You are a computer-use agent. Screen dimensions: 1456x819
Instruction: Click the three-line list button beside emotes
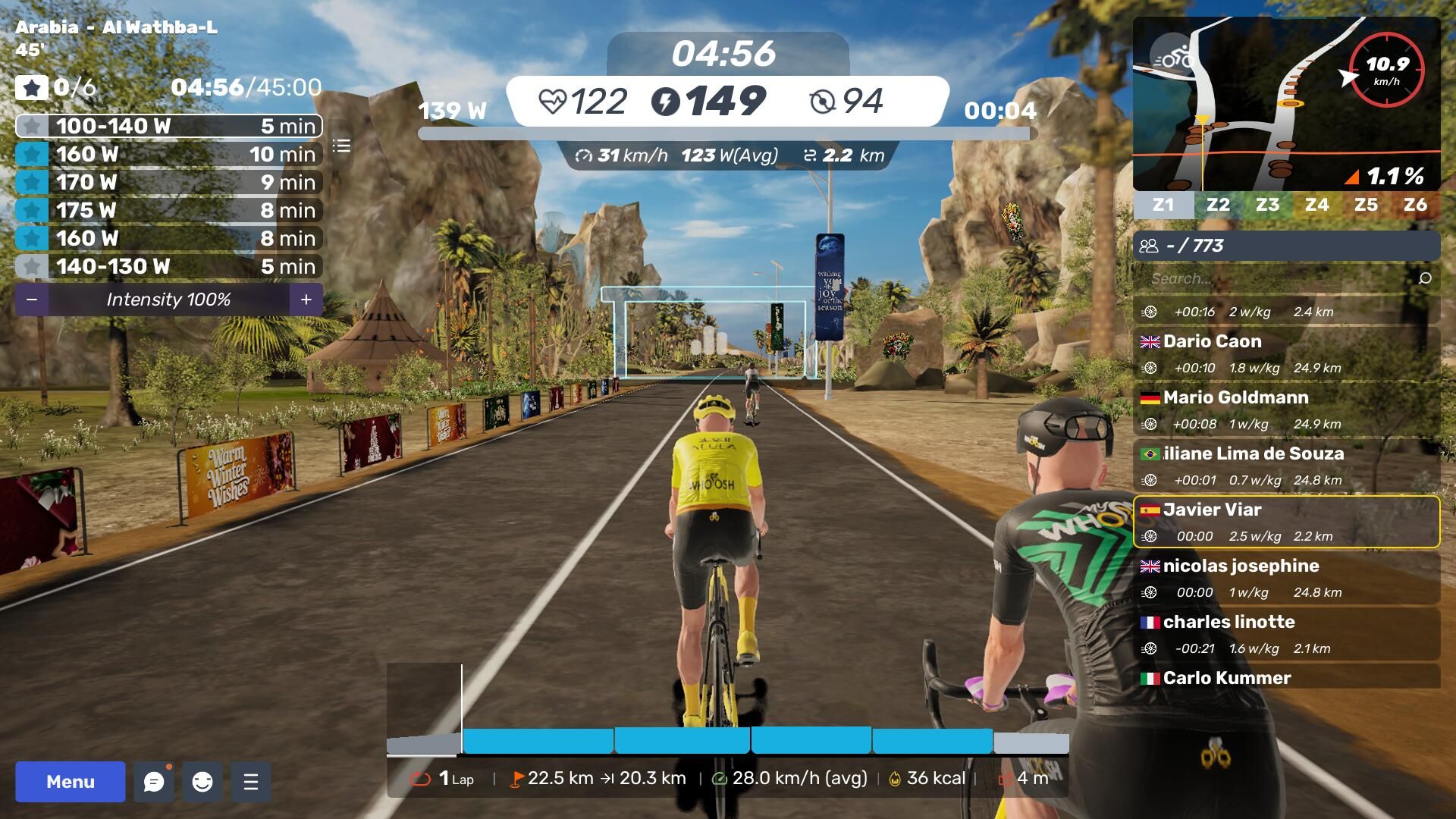[251, 782]
